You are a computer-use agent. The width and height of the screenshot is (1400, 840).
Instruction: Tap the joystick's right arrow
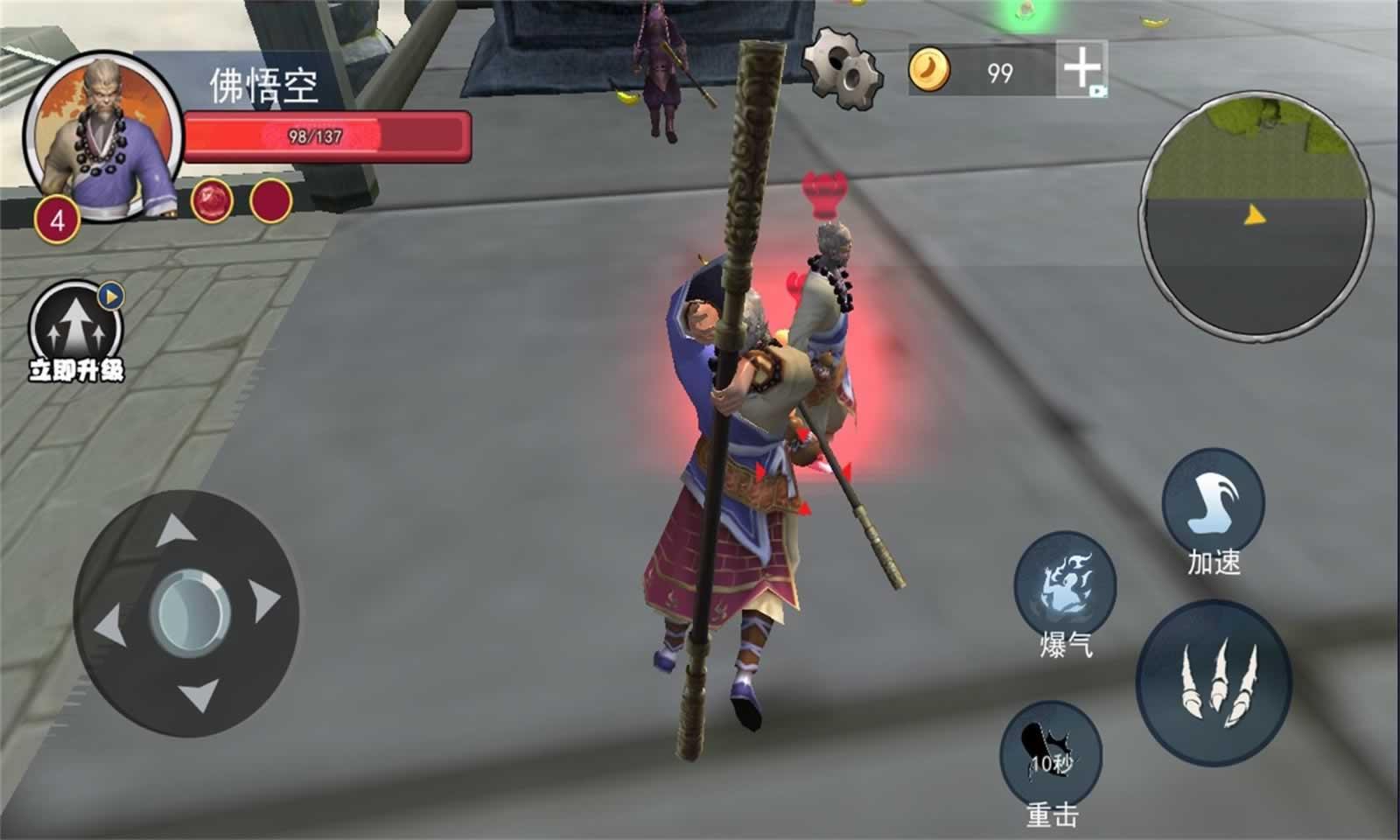tap(264, 601)
